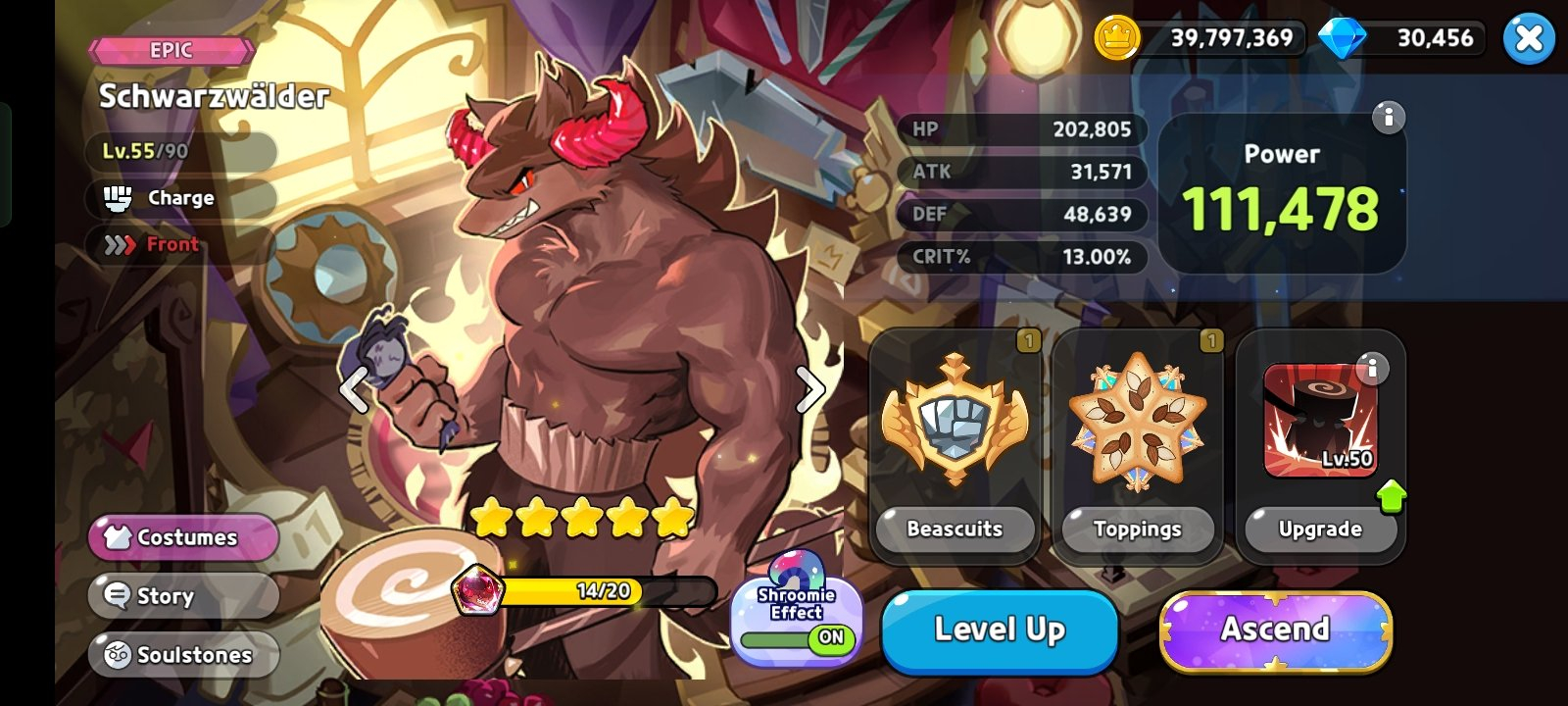Tap the Ascend button

pyautogui.click(x=1275, y=630)
